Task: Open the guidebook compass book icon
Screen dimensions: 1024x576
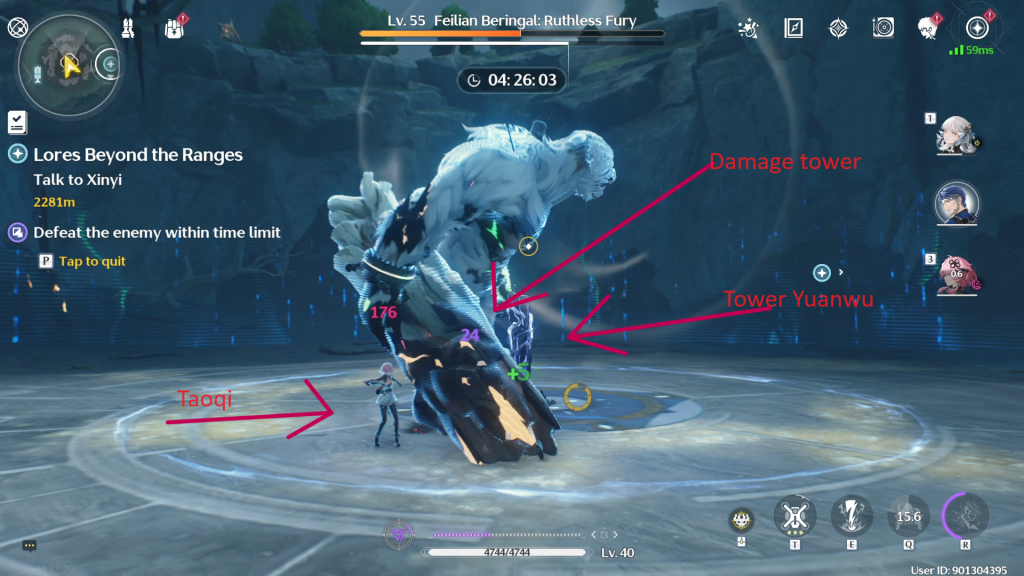Action: (794, 28)
